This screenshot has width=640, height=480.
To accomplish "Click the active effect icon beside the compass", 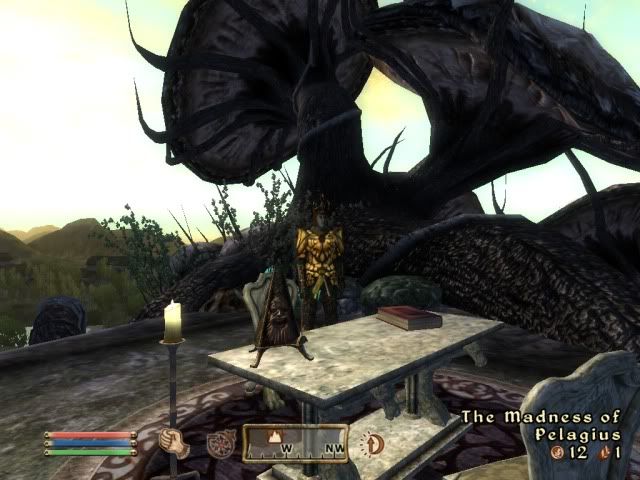I will (x=373, y=443).
